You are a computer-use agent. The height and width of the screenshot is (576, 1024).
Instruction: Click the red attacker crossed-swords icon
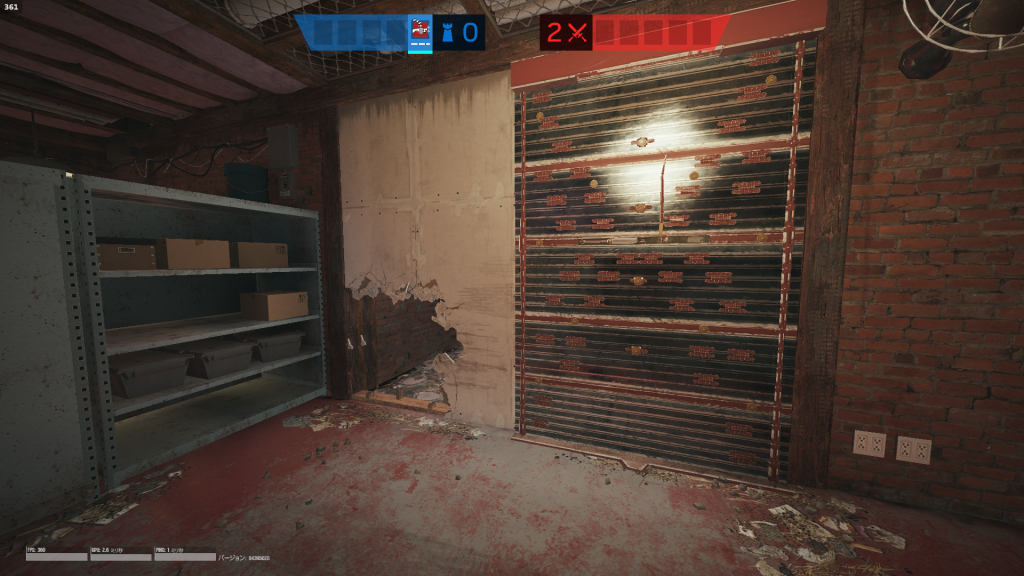577,33
